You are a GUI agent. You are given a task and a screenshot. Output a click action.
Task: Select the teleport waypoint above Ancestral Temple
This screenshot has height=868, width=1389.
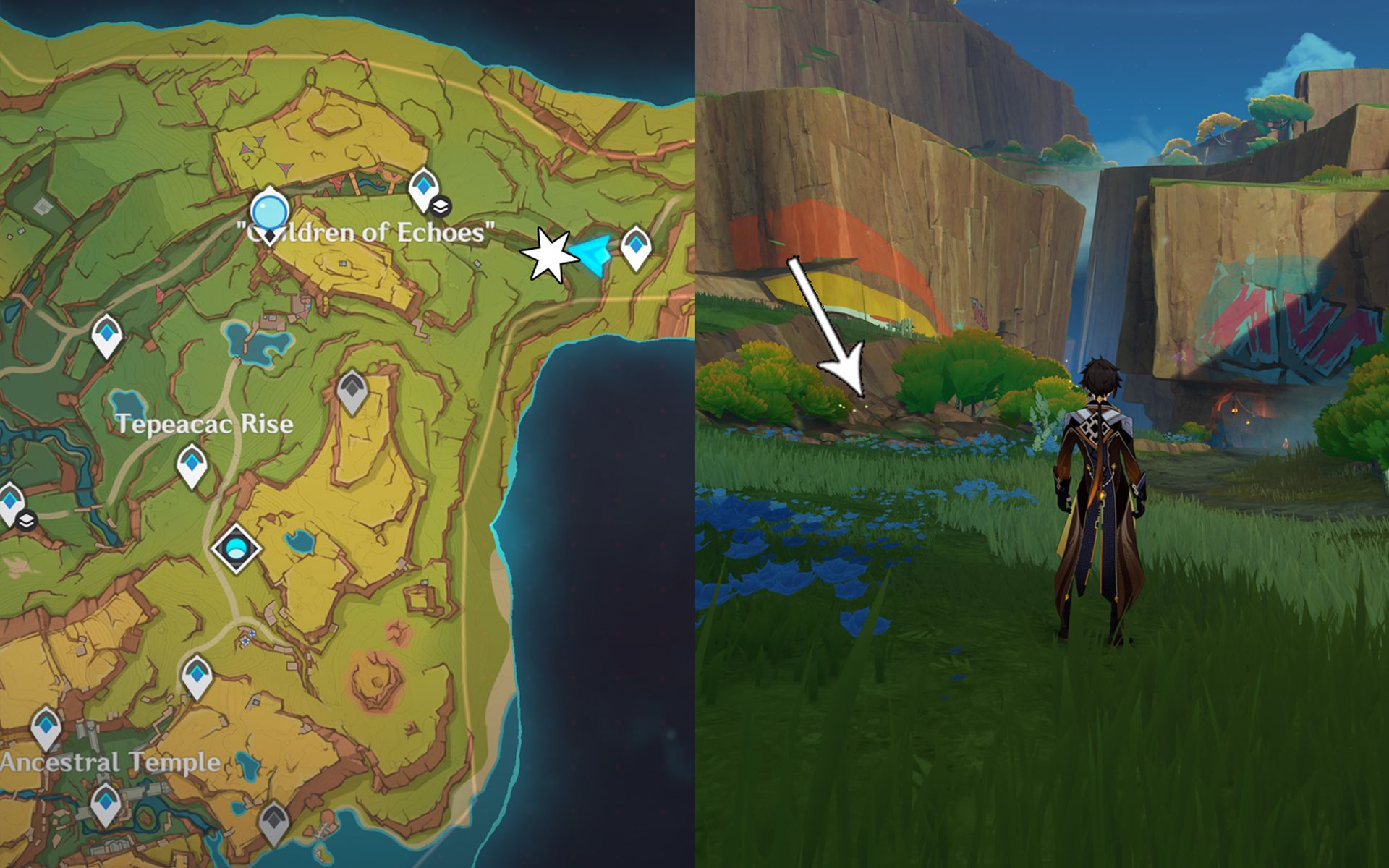coord(46,727)
